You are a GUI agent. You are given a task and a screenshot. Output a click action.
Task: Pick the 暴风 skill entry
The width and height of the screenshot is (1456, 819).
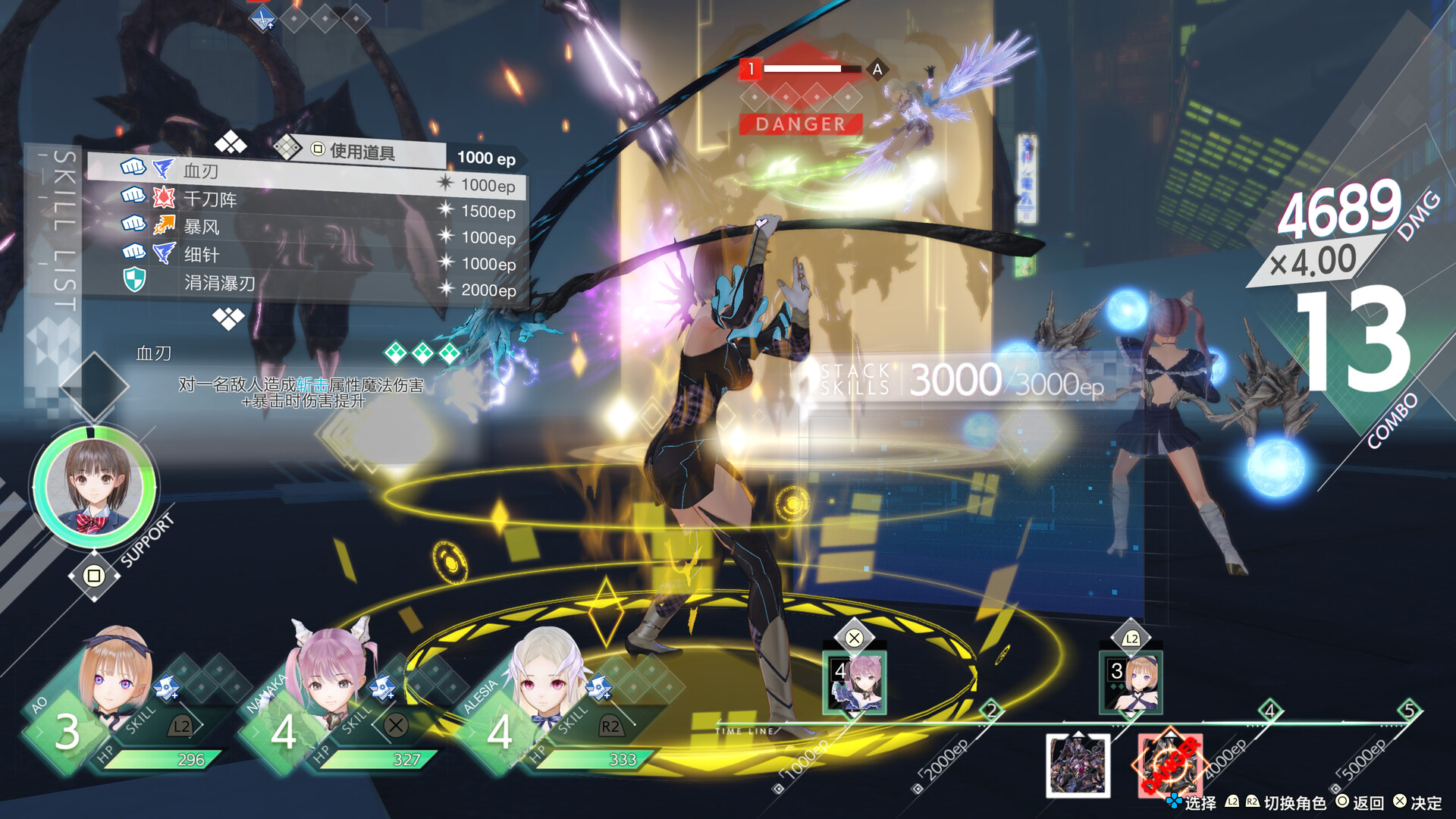(303, 227)
